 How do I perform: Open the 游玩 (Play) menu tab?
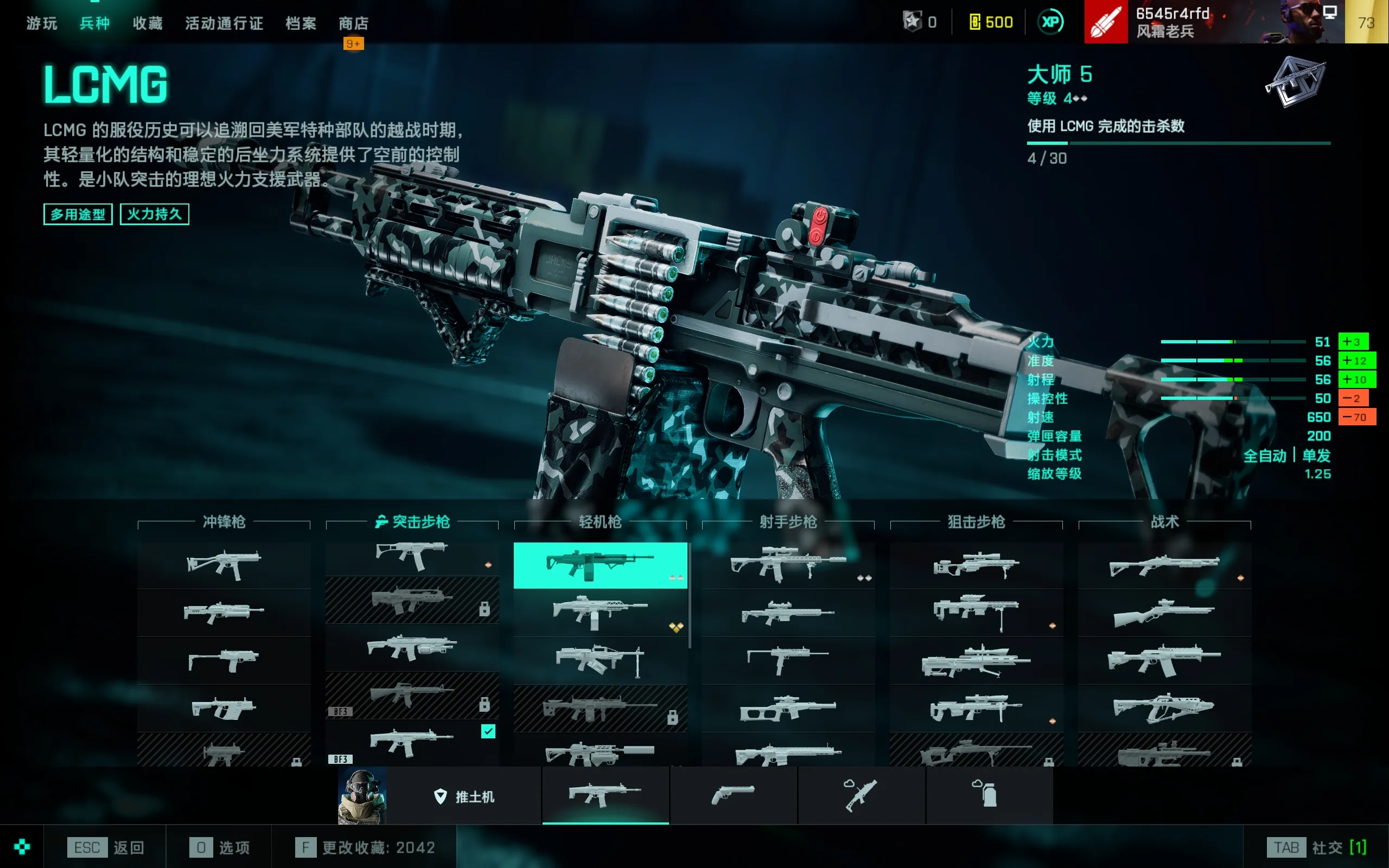(x=42, y=23)
